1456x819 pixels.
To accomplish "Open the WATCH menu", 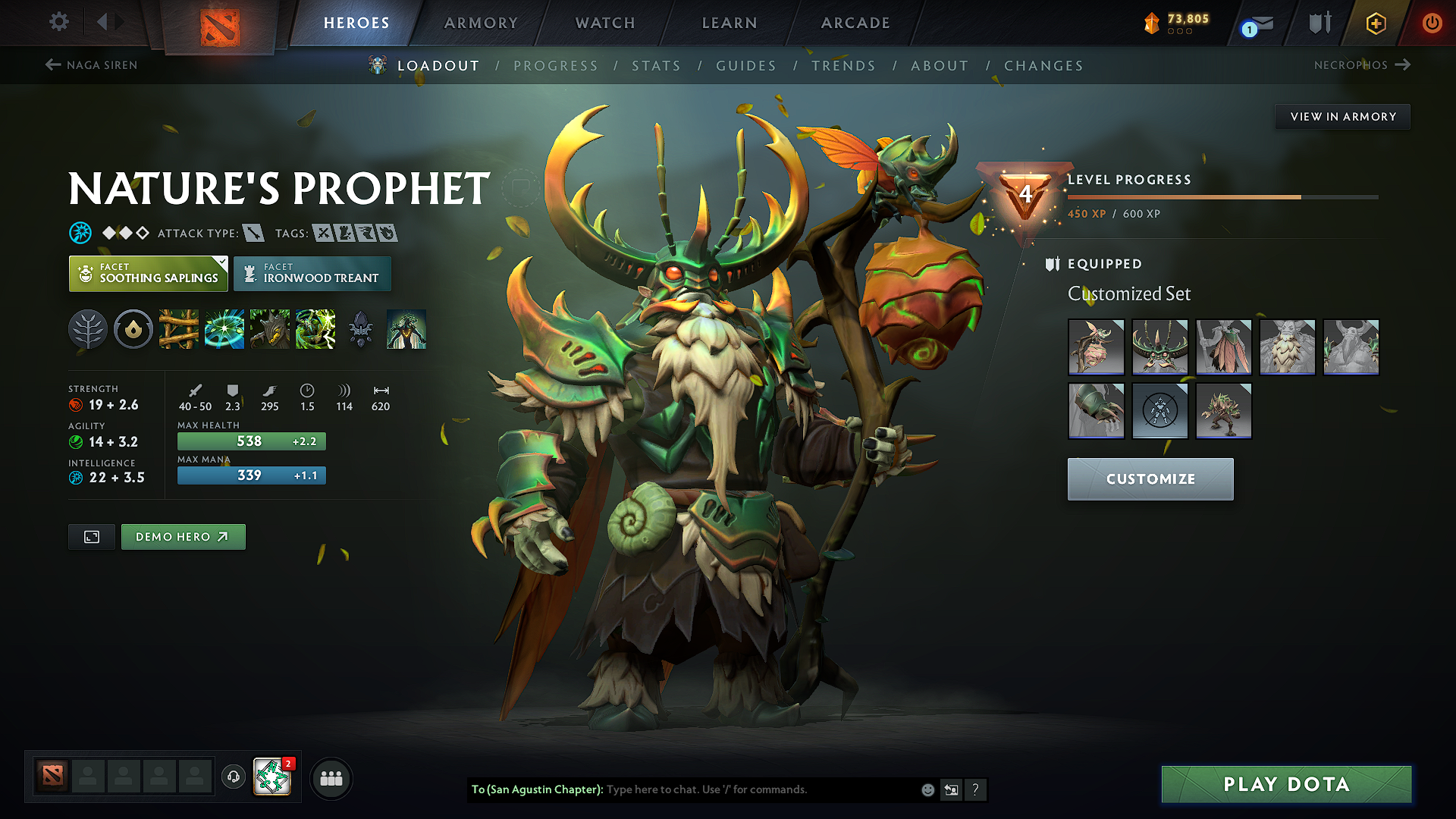I will click(x=604, y=23).
